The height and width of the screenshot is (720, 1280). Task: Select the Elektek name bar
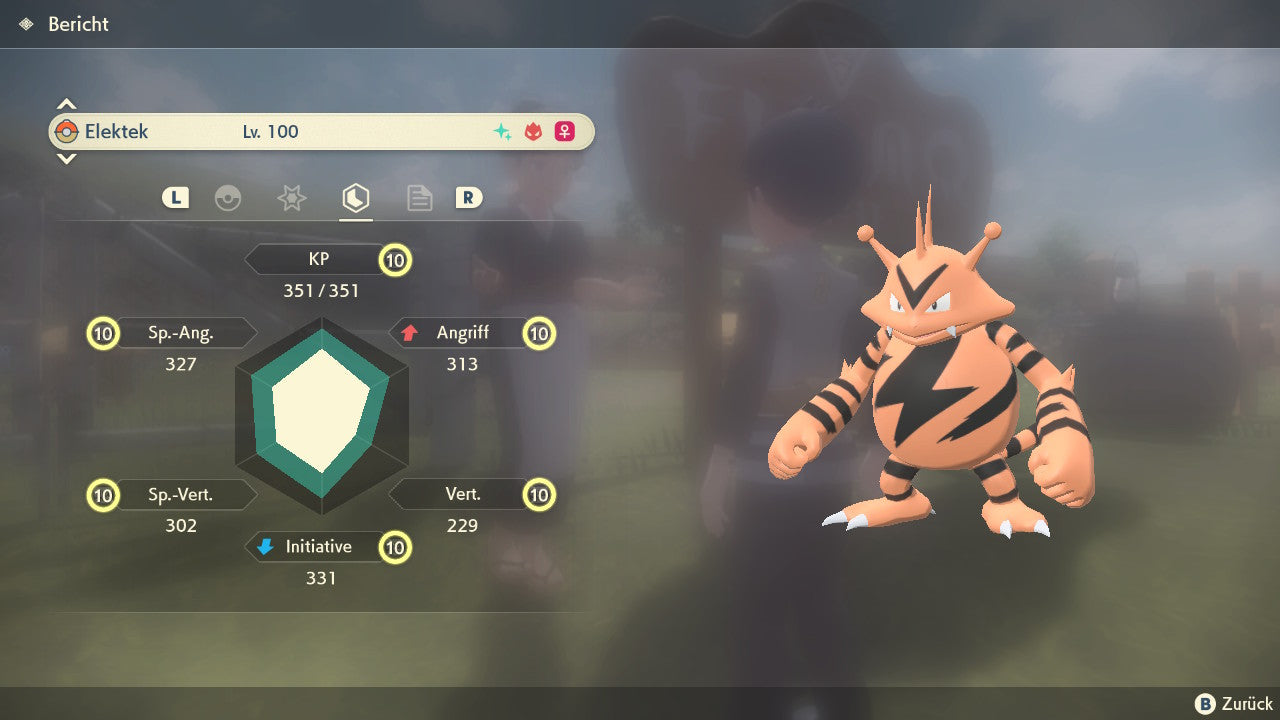point(321,132)
